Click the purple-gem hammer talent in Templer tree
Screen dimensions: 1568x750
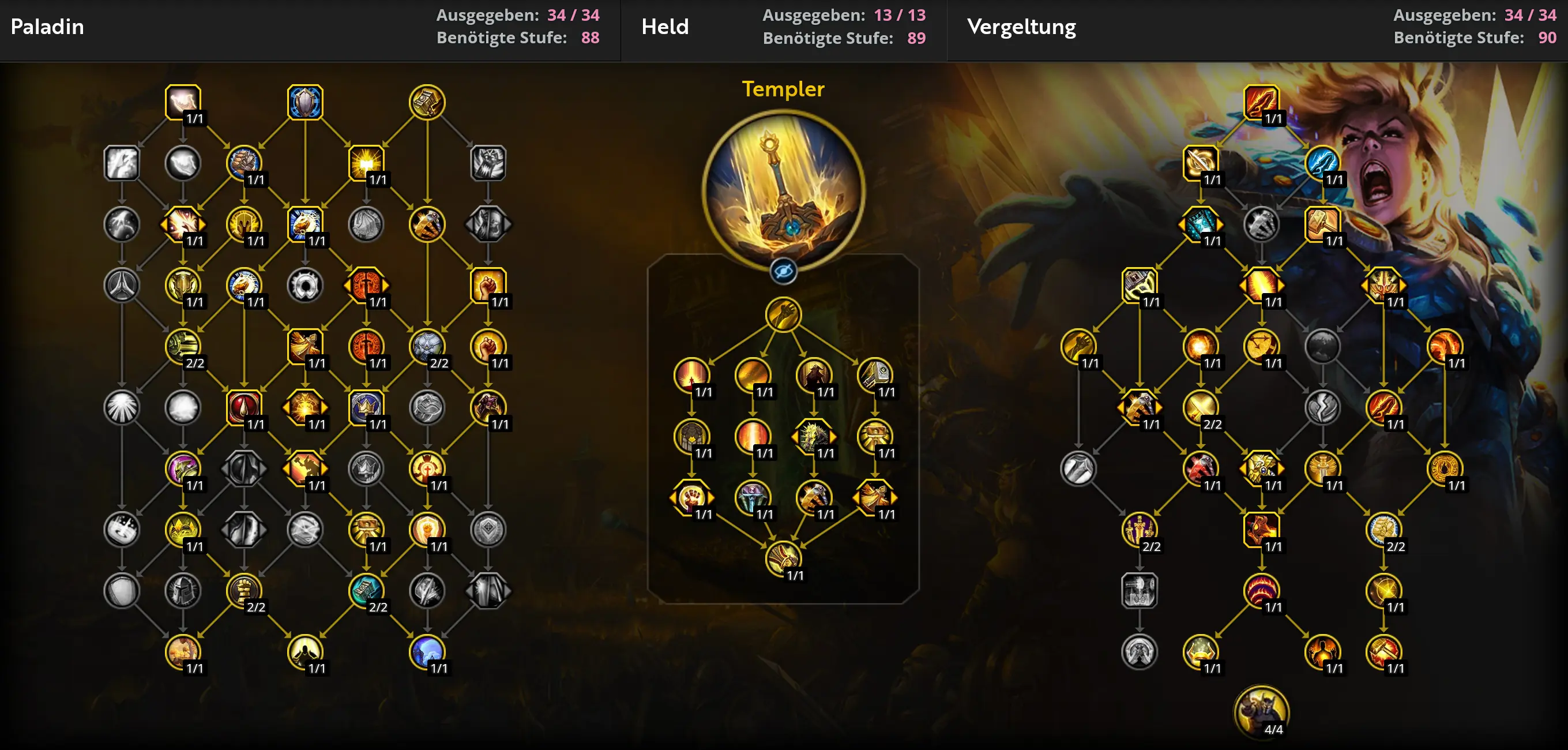(x=753, y=497)
